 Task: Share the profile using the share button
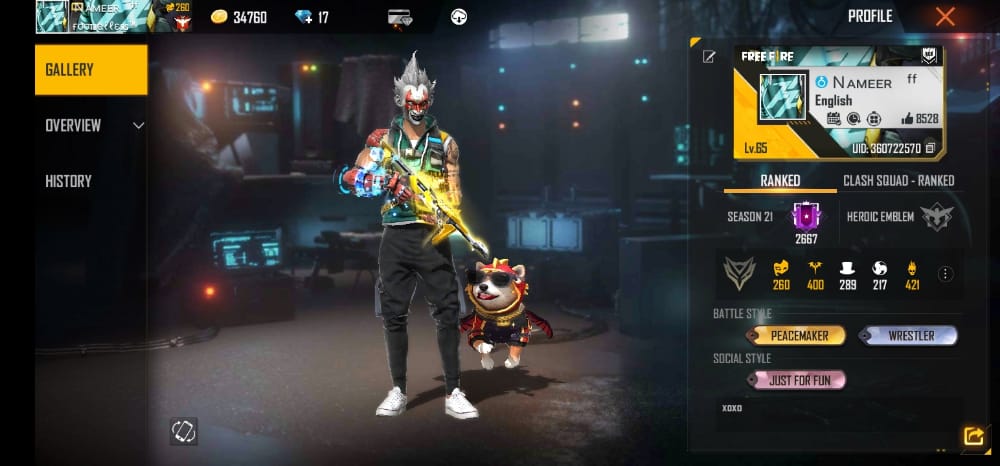tap(972, 436)
